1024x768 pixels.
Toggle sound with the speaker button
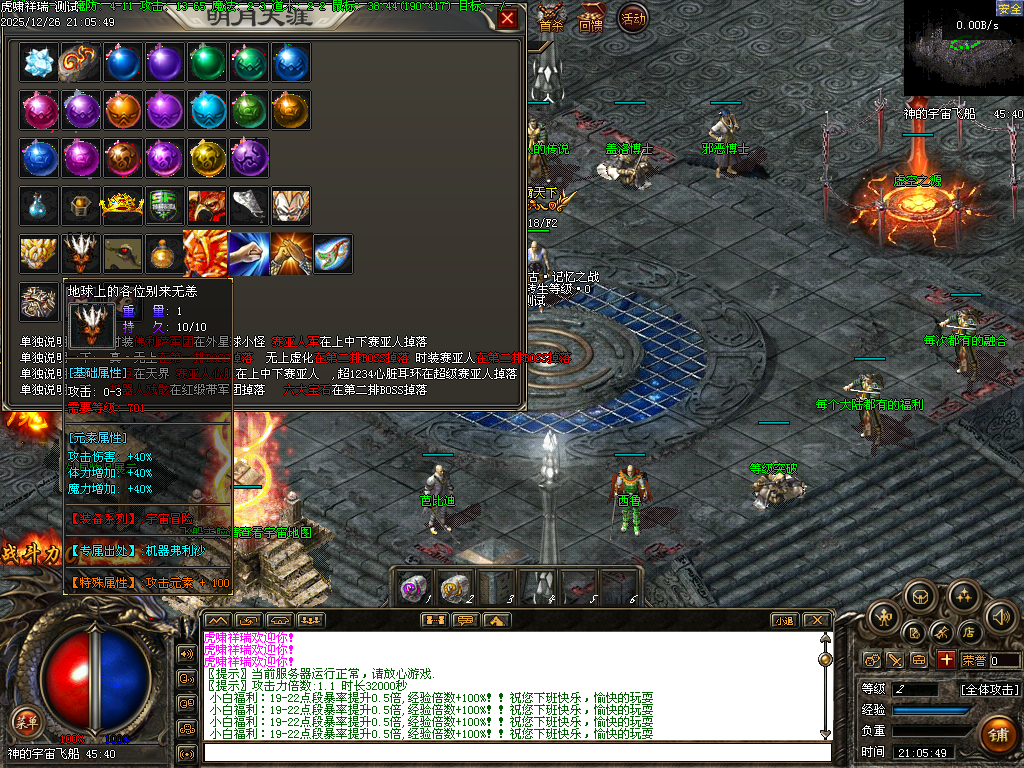coord(1001,617)
